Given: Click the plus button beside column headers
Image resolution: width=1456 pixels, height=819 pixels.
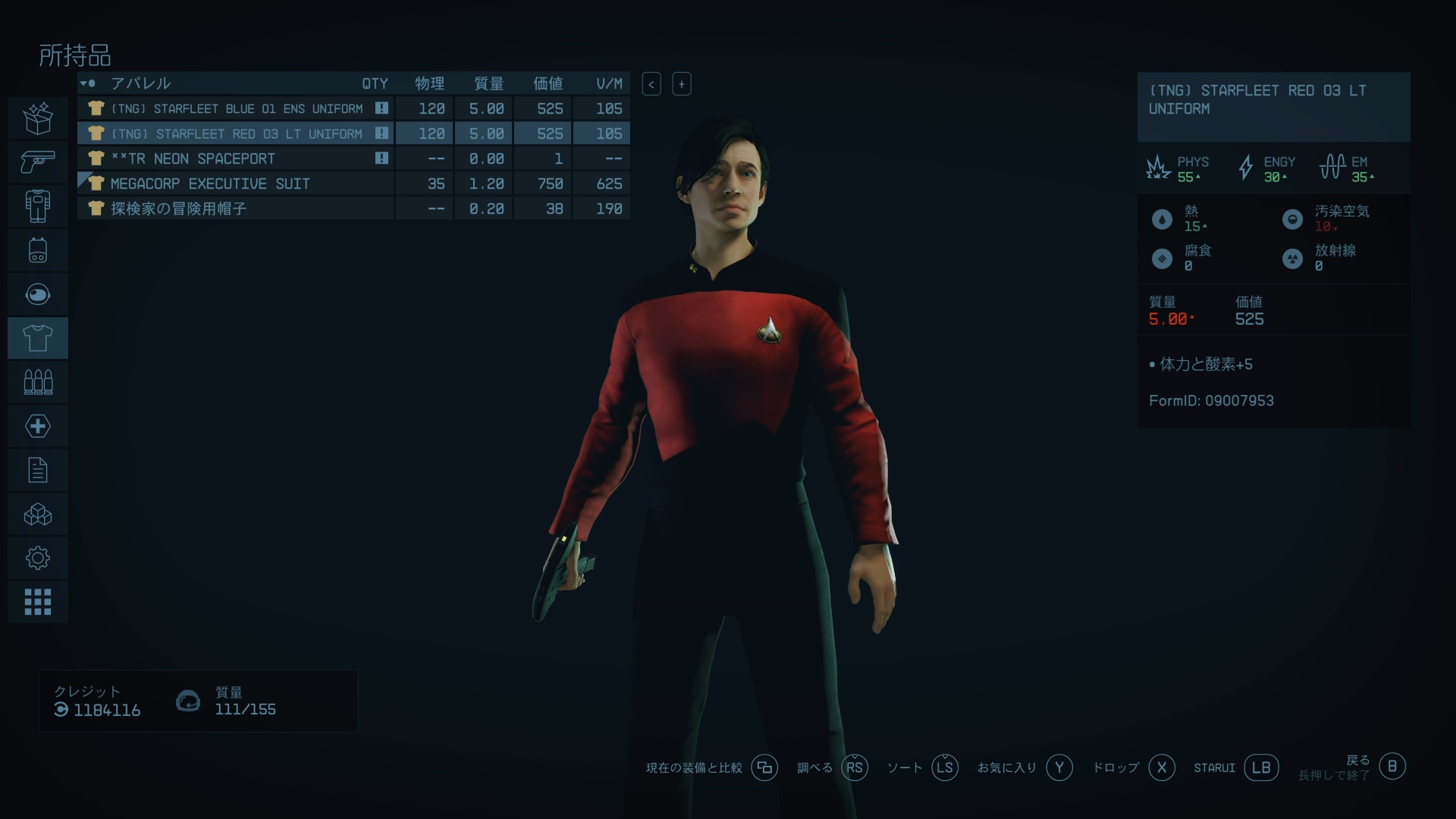Looking at the screenshot, I should click(681, 84).
